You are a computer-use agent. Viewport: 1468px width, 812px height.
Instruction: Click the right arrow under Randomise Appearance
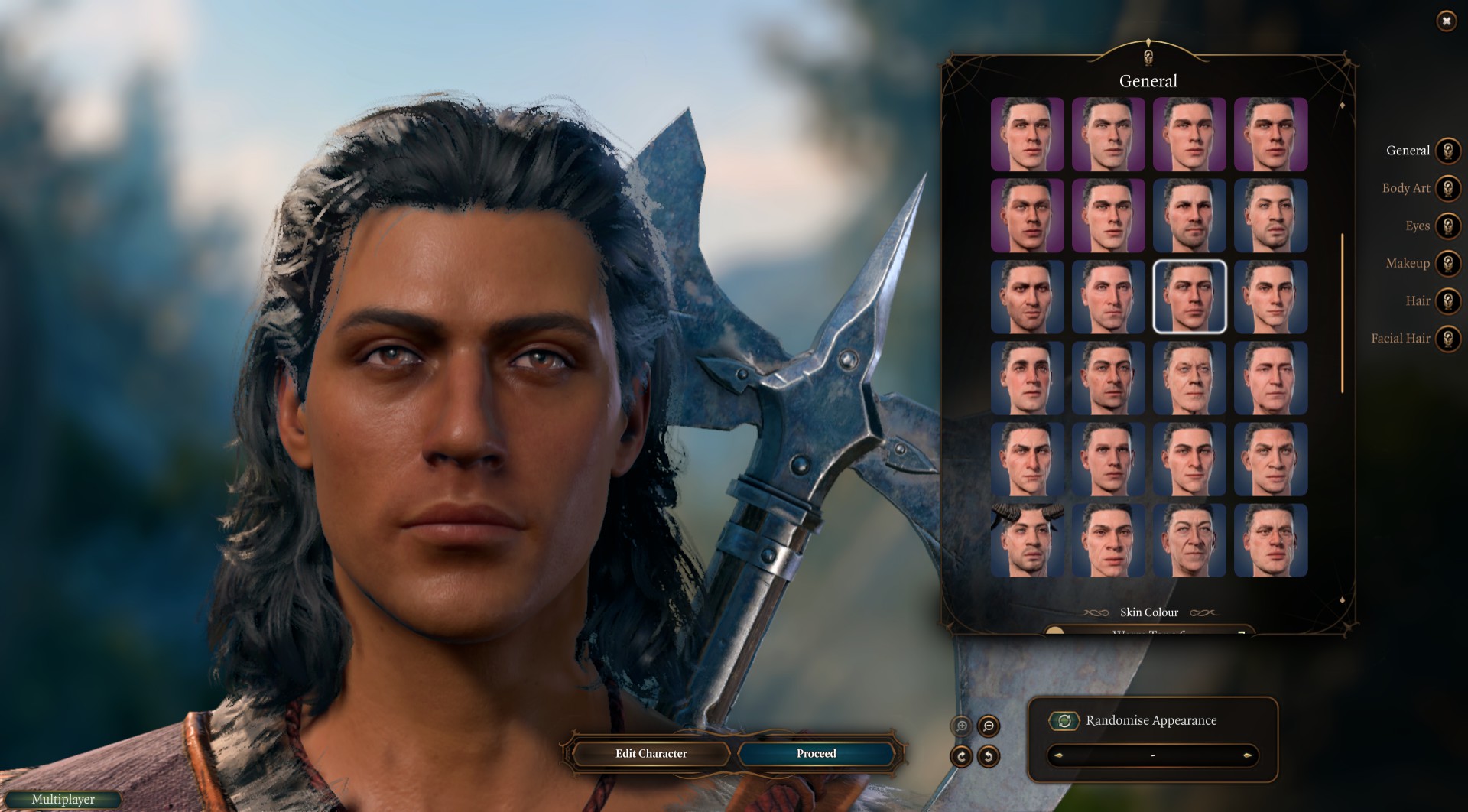1247,756
